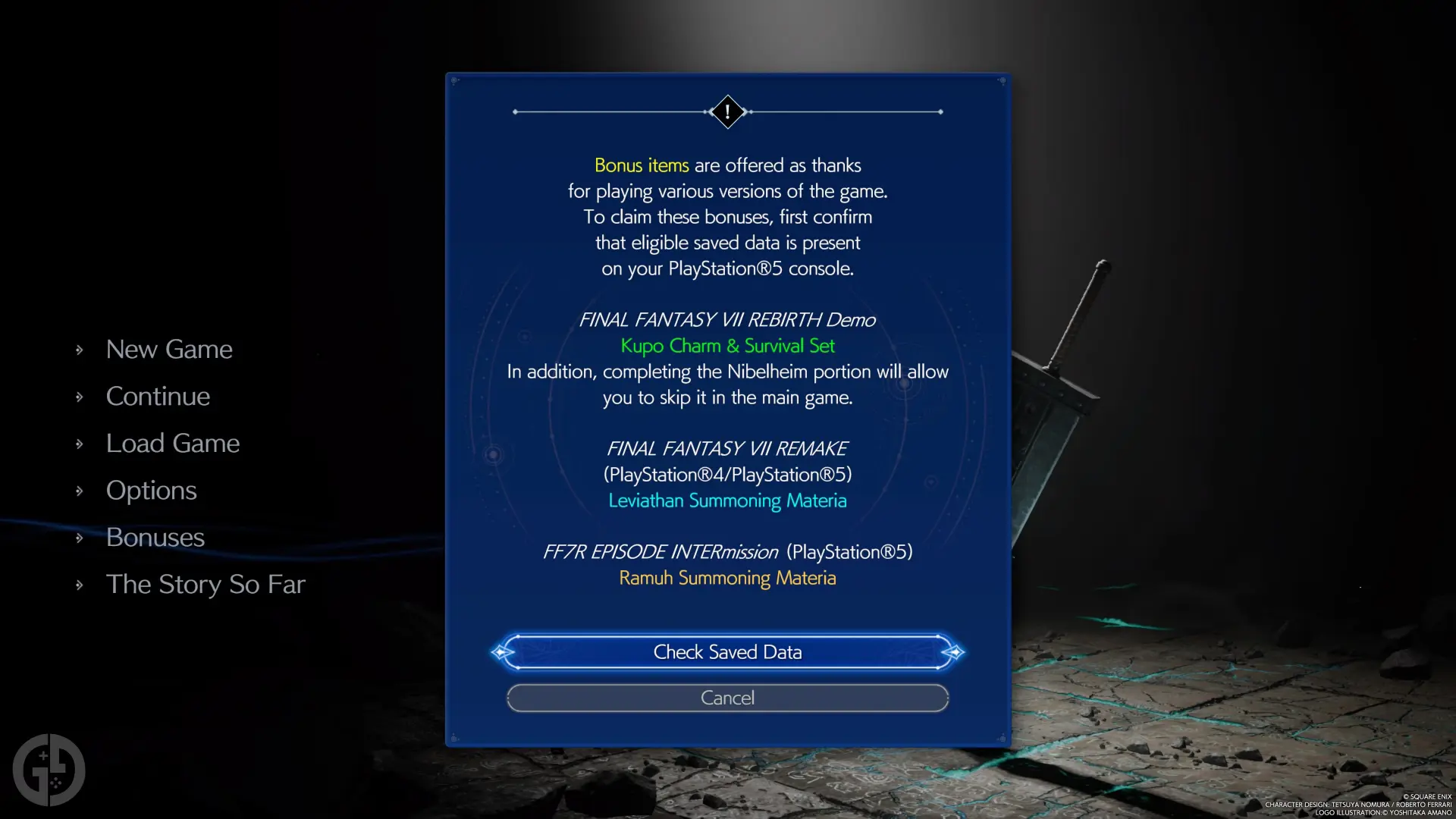Select Continue from the main menu
Viewport: 1456px width, 819px height.
(158, 396)
